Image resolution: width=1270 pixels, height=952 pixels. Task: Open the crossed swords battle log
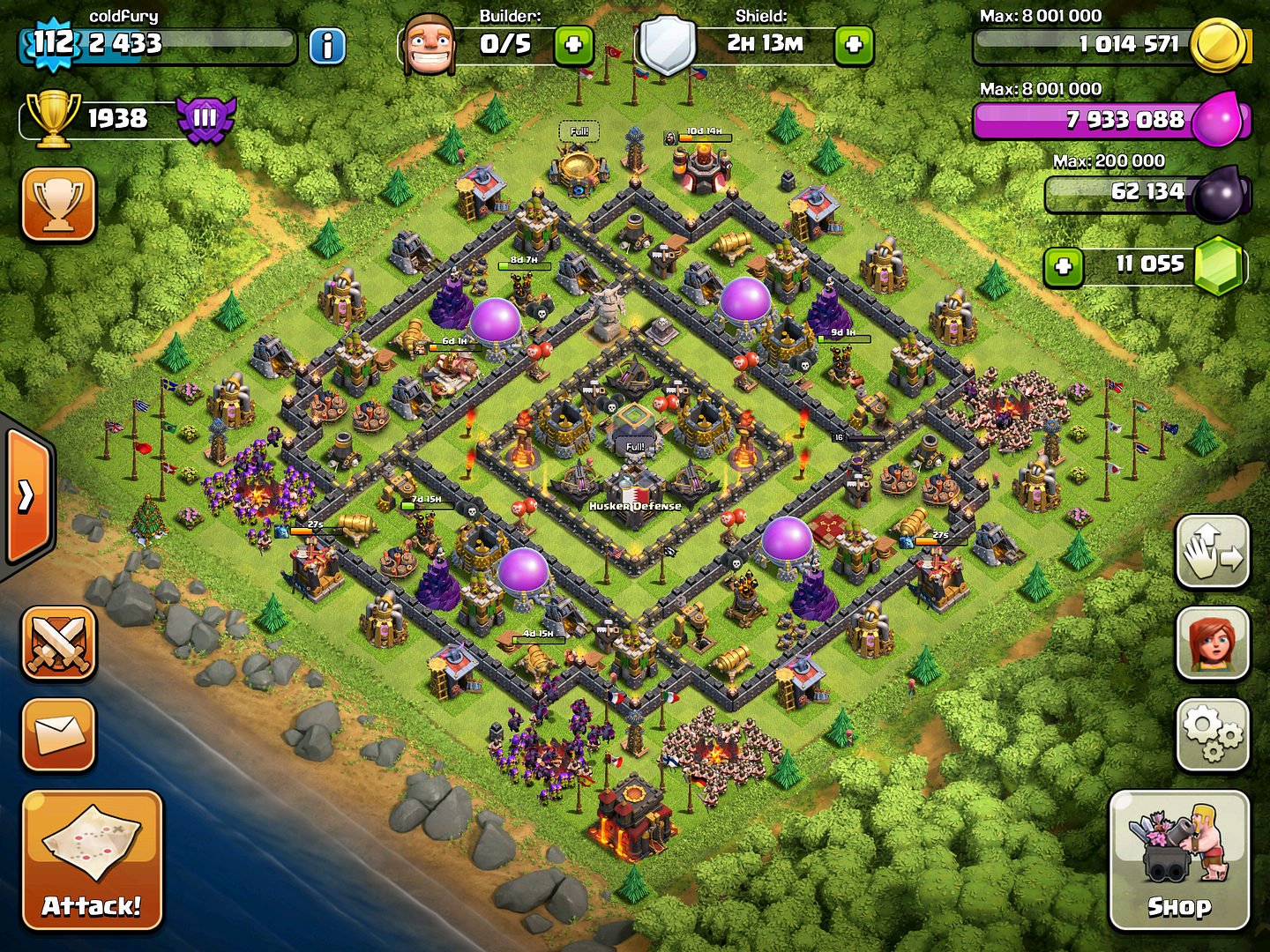59,643
